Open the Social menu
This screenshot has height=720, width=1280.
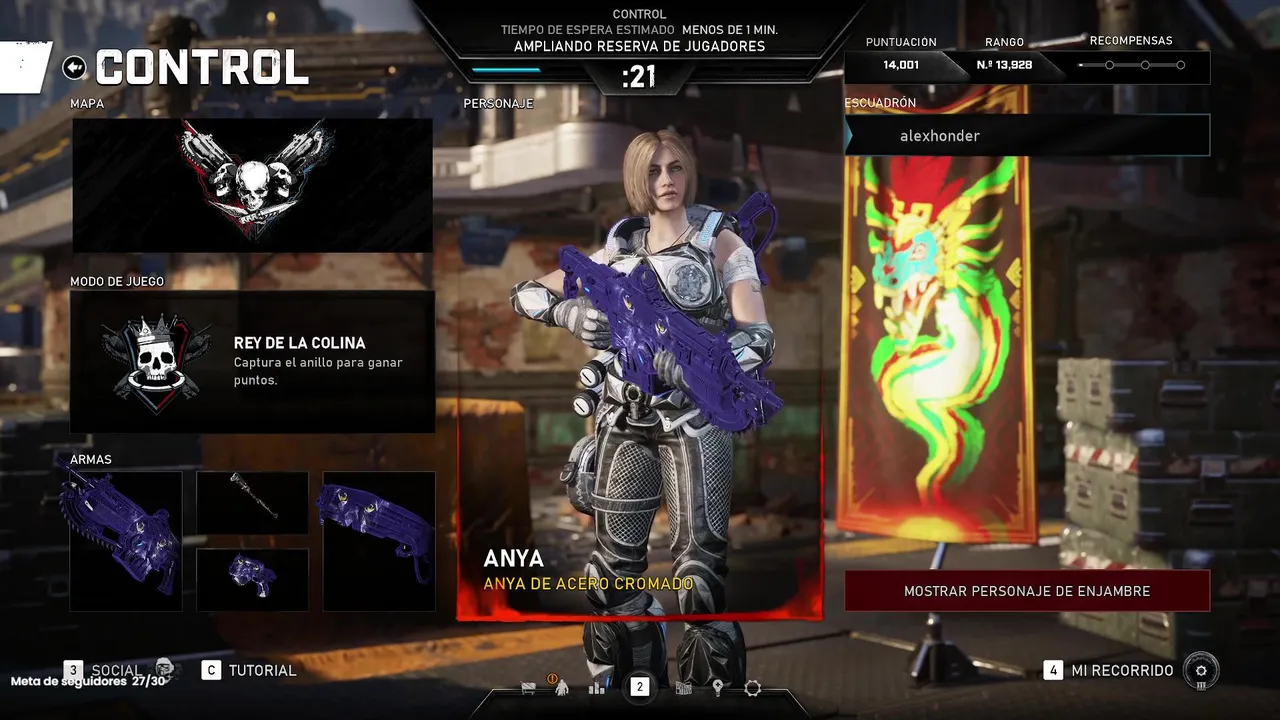(116, 670)
